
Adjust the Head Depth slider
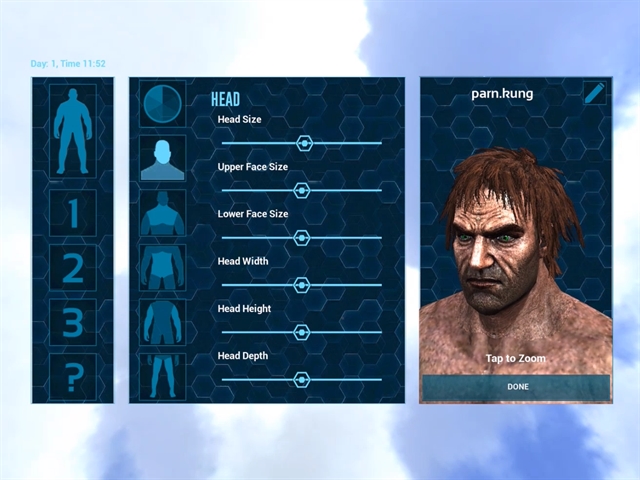click(301, 379)
